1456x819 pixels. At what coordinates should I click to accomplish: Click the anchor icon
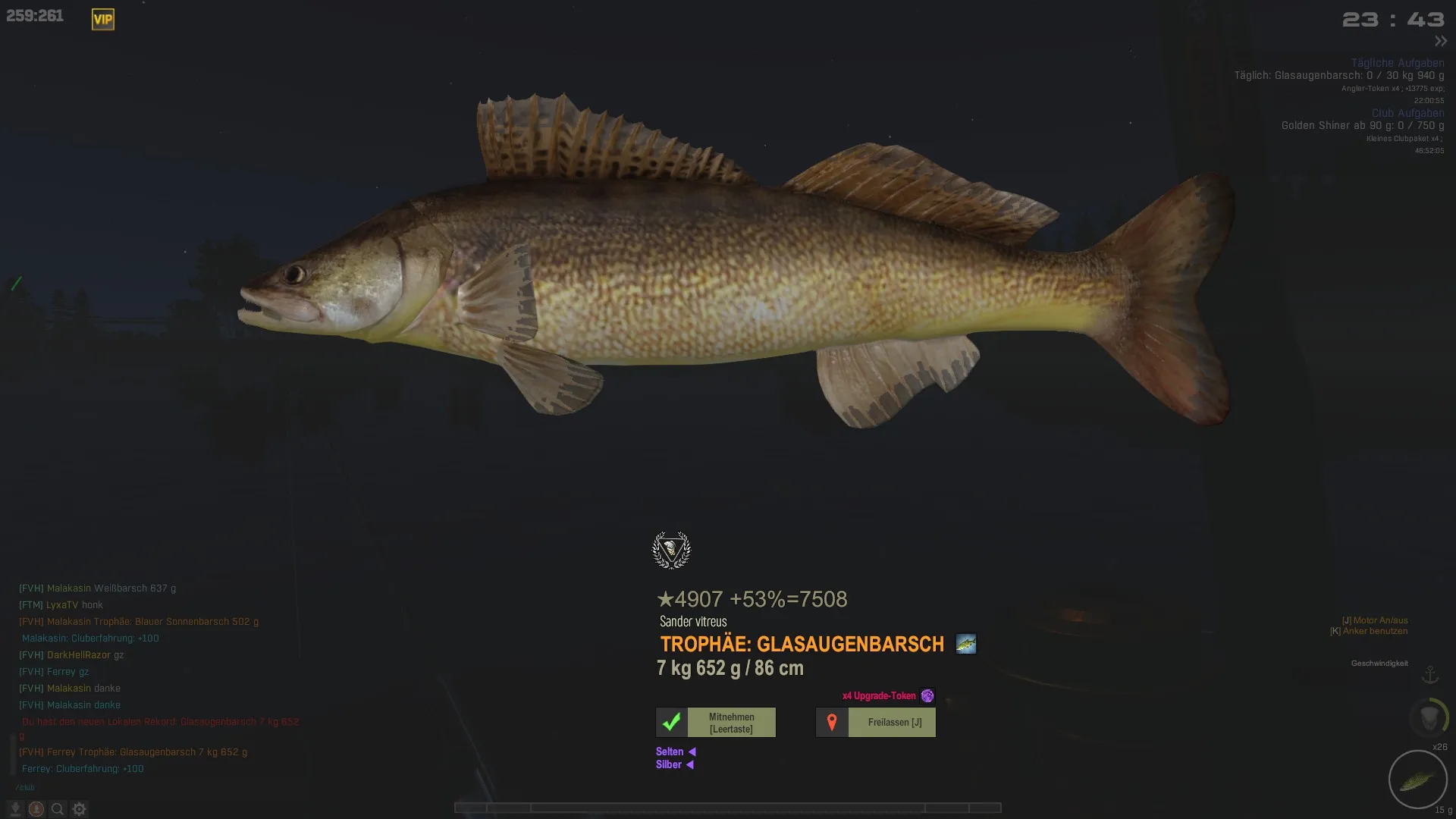coord(1430,674)
